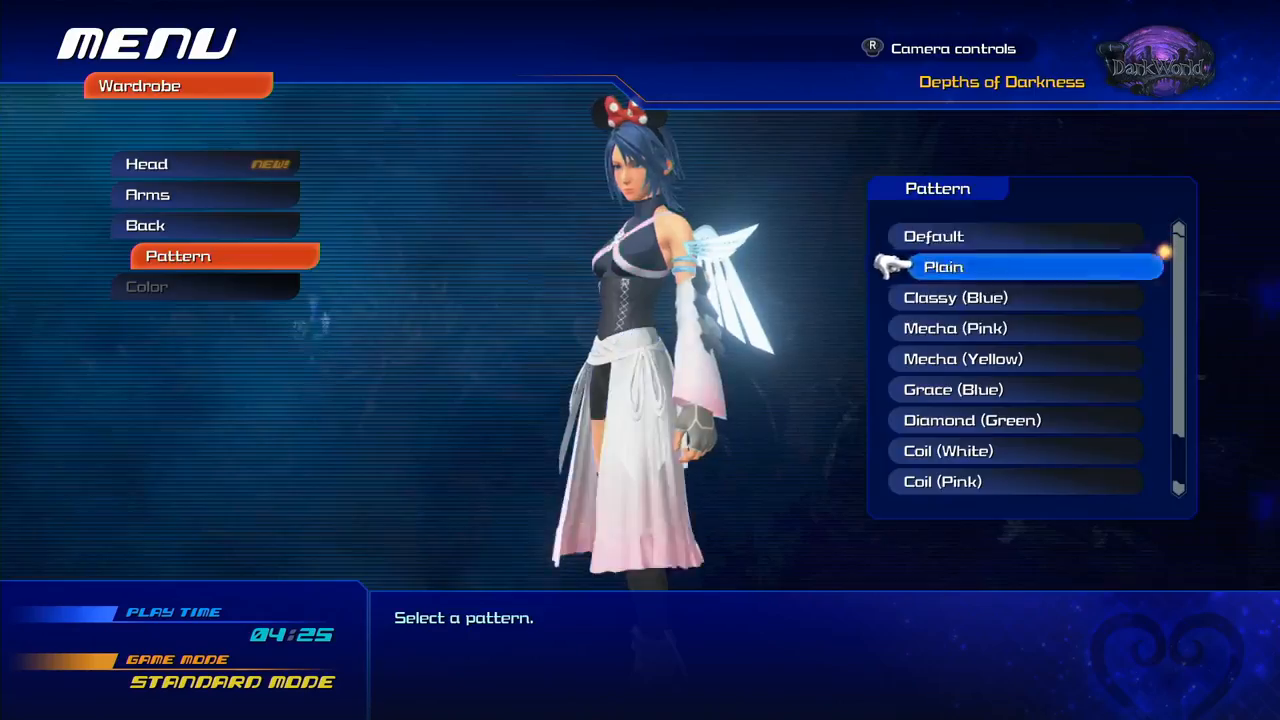Choose the Default pattern option
The height and width of the screenshot is (720, 1280).
pos(1015,237)
